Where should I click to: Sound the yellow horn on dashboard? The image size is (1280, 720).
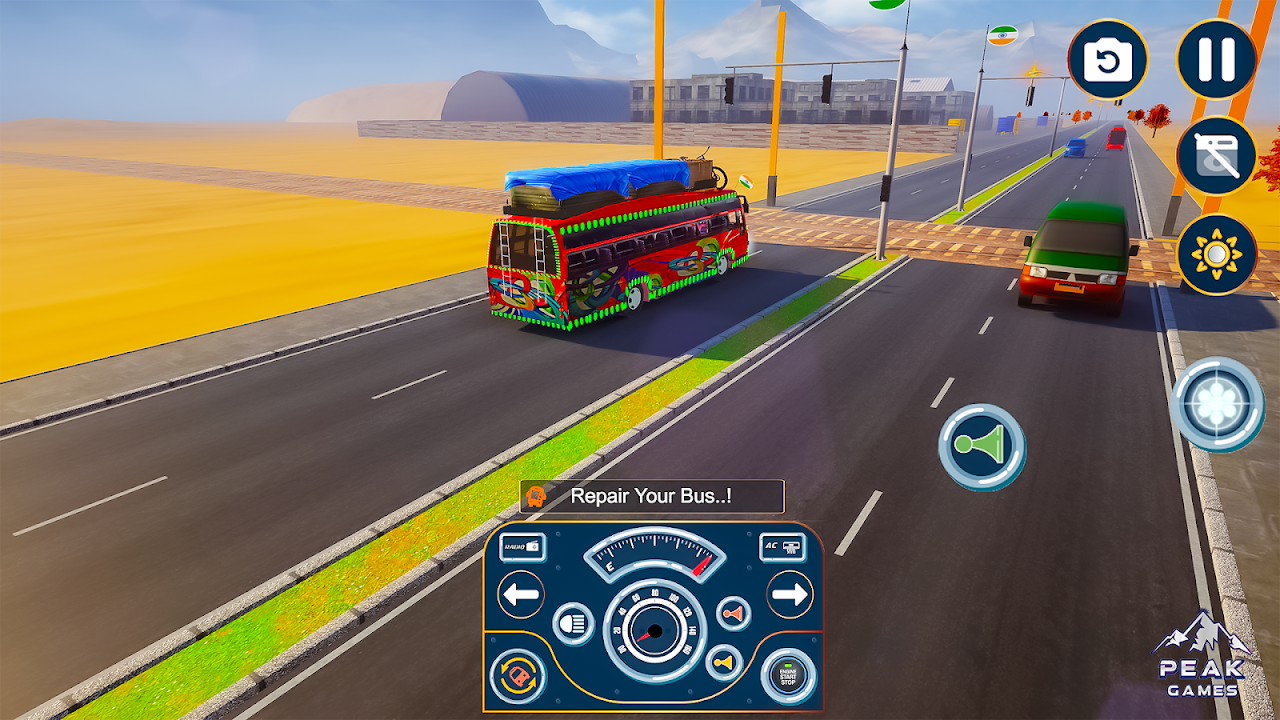pyautogui.click(x=724, y=662)
